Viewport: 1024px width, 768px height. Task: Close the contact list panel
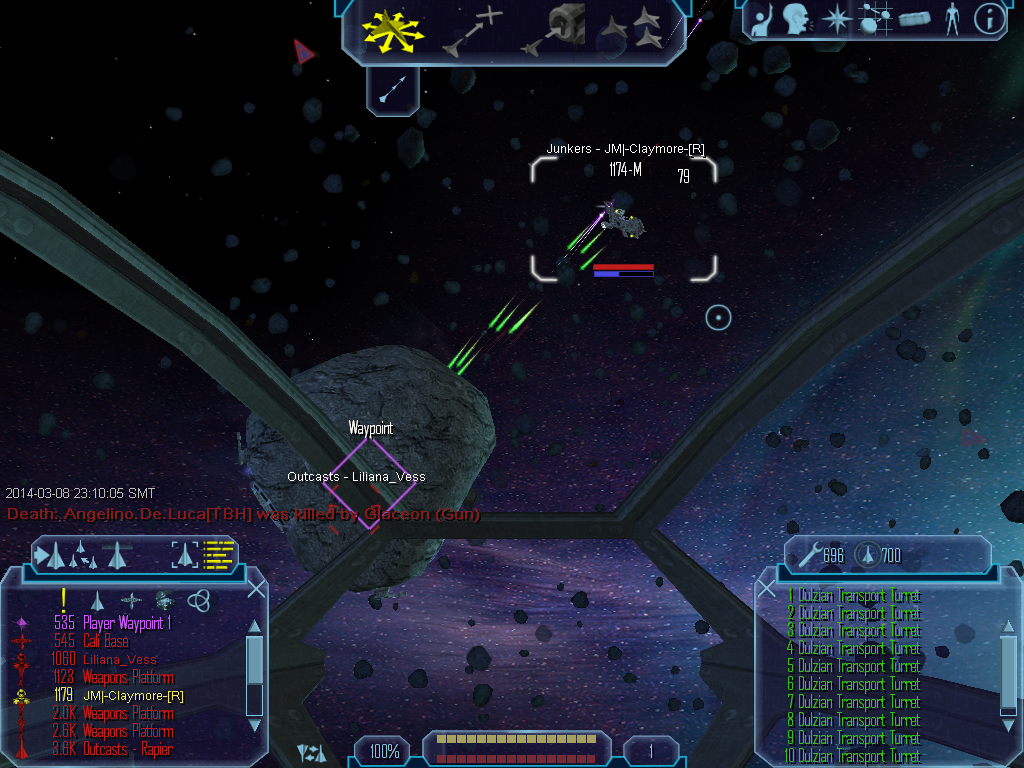point(256,589)
